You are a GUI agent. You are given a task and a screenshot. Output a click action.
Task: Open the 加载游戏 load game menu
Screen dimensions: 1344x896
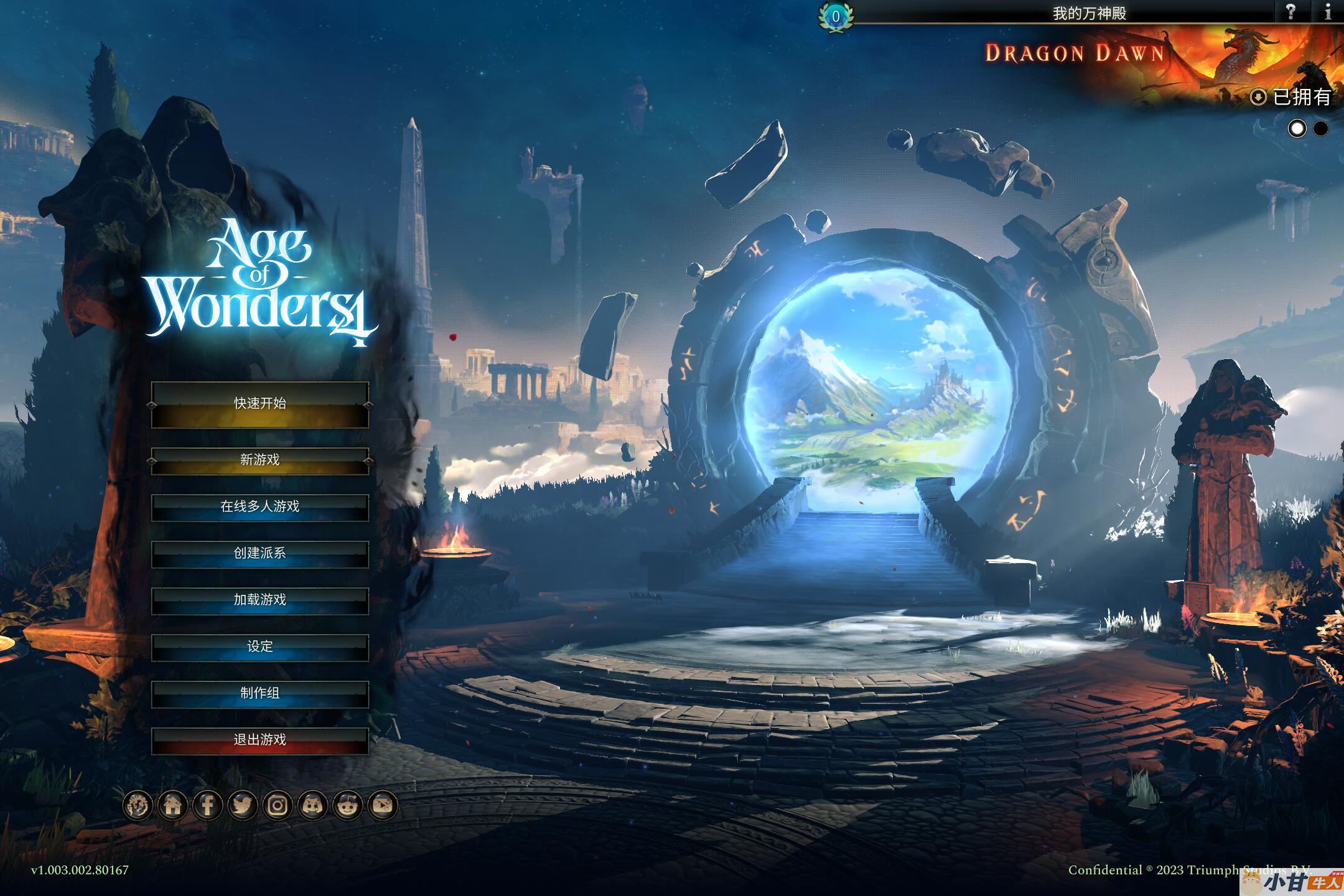click(x=260, y=600)
